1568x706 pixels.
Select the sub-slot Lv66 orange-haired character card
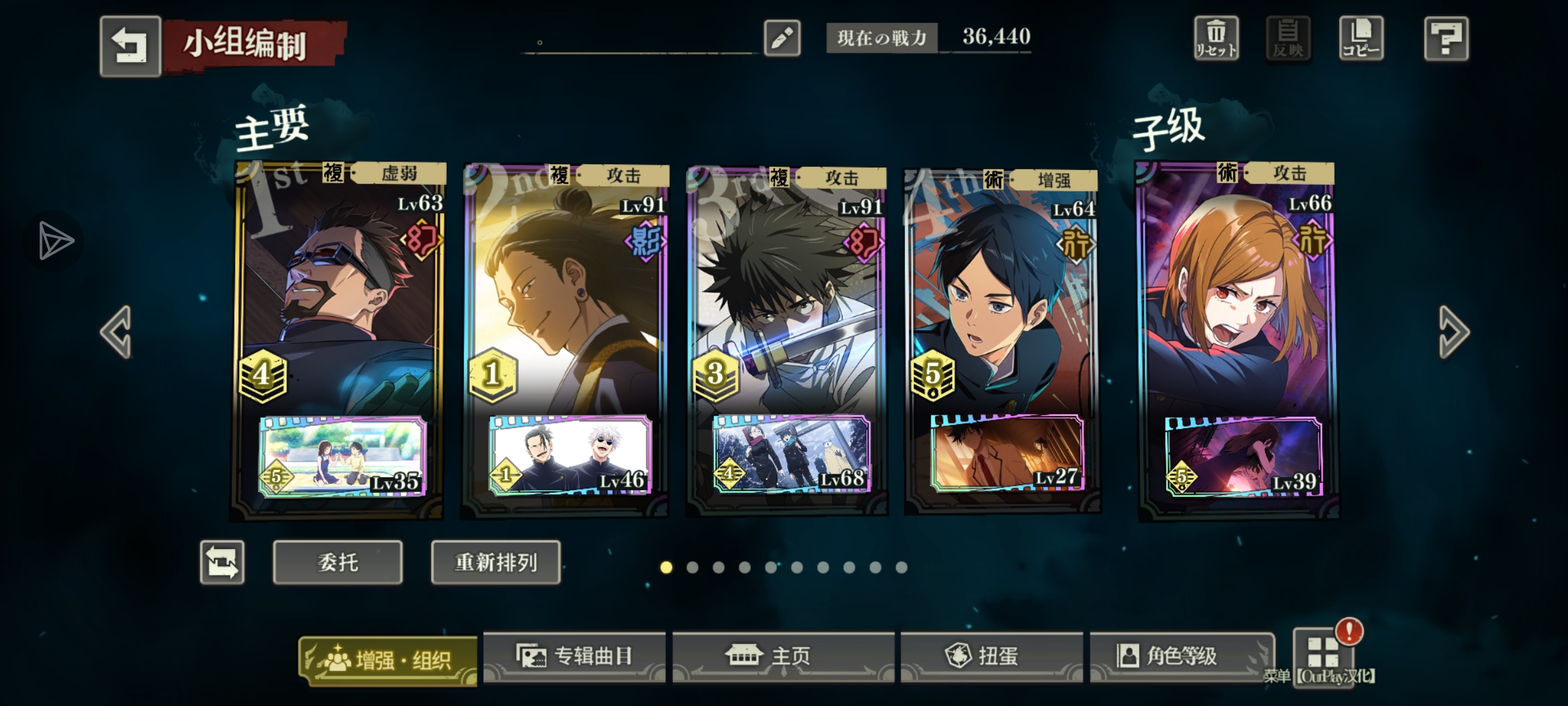1237,294
